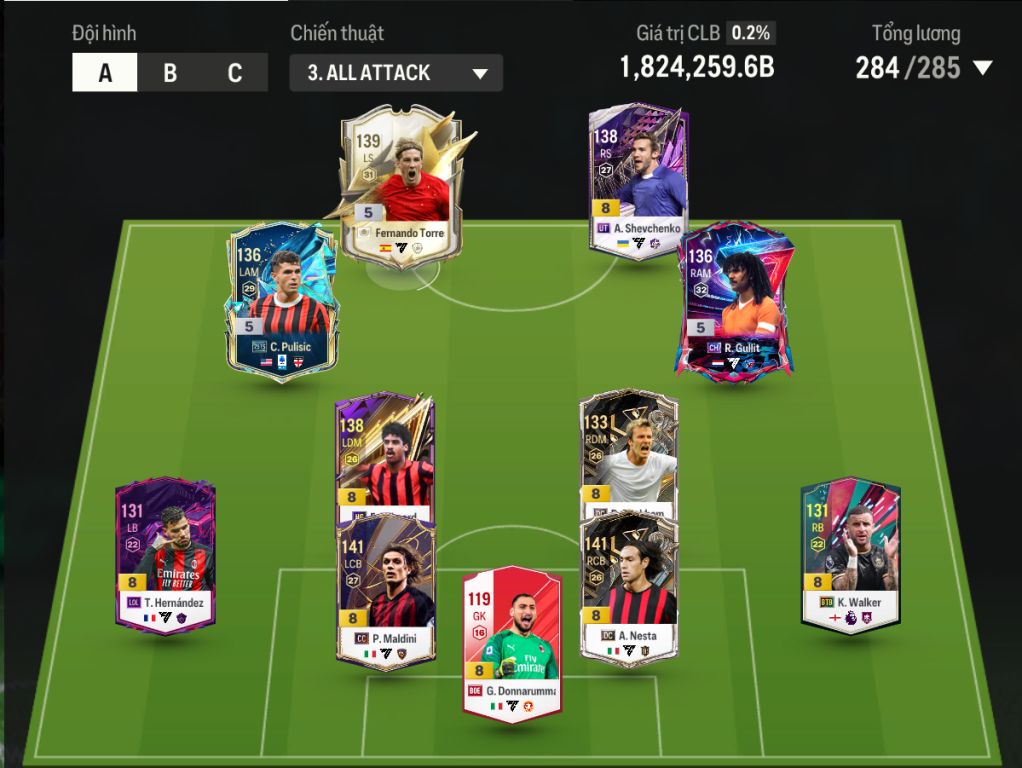
Task: Open the ALL ATTACK tactics dropdown
Action: tap(396, 73)
